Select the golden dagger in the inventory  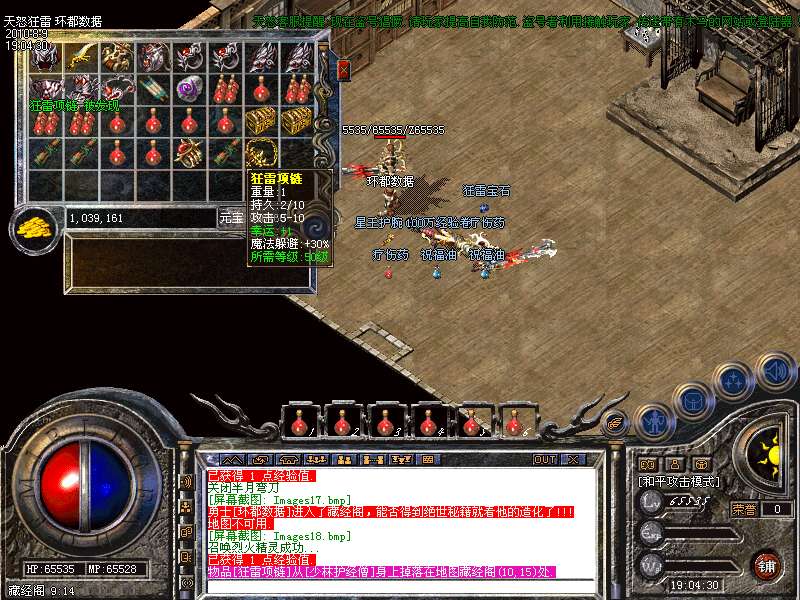82,56
